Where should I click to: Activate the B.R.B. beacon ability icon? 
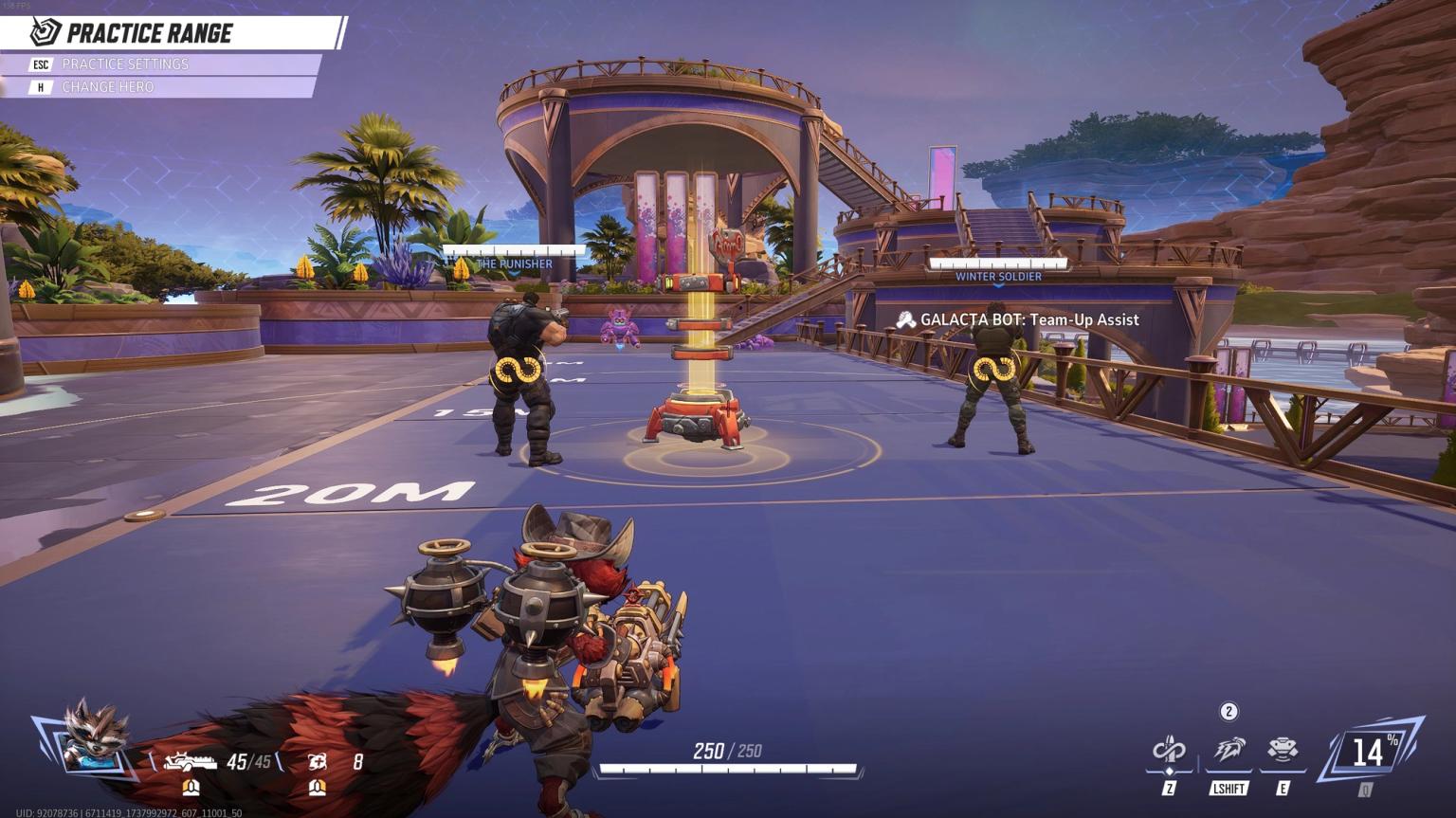point(1283,751)
